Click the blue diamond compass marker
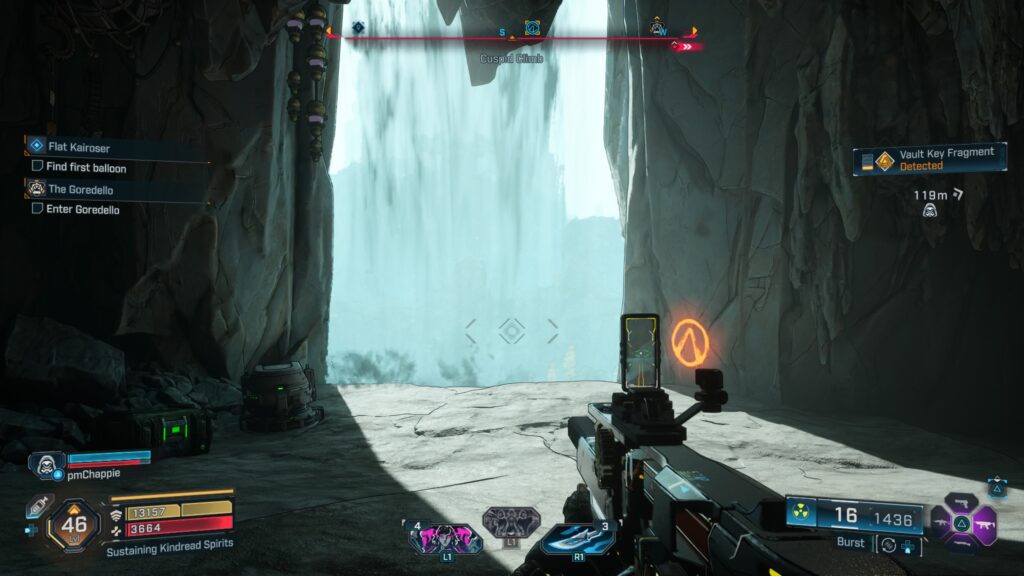This screenshot has width=1024, height=576. (x=358, y=27)
